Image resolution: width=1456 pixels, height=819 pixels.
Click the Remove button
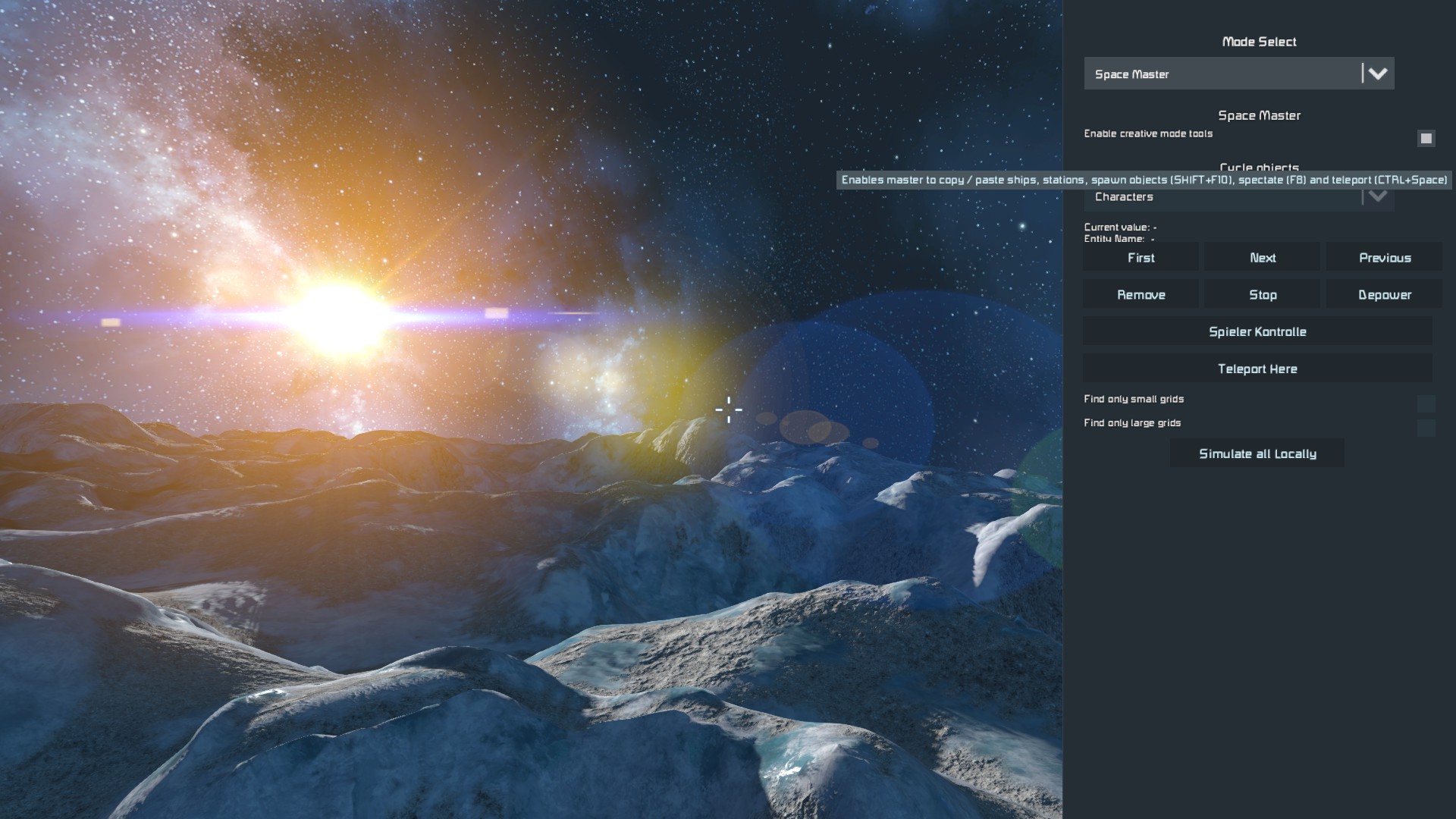coord(1141,295)
